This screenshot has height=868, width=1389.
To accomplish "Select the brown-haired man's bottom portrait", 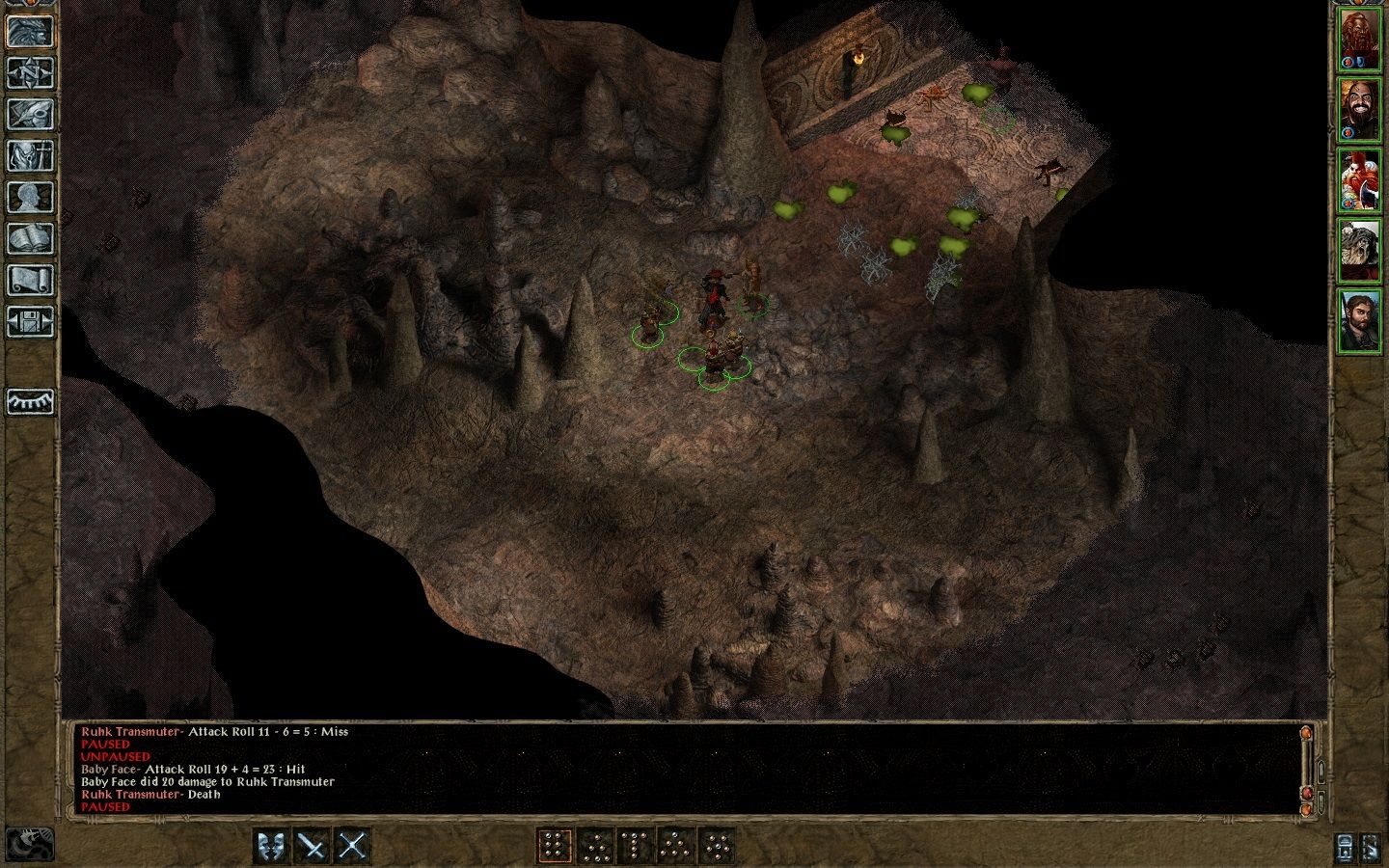I will point(1360,319).
